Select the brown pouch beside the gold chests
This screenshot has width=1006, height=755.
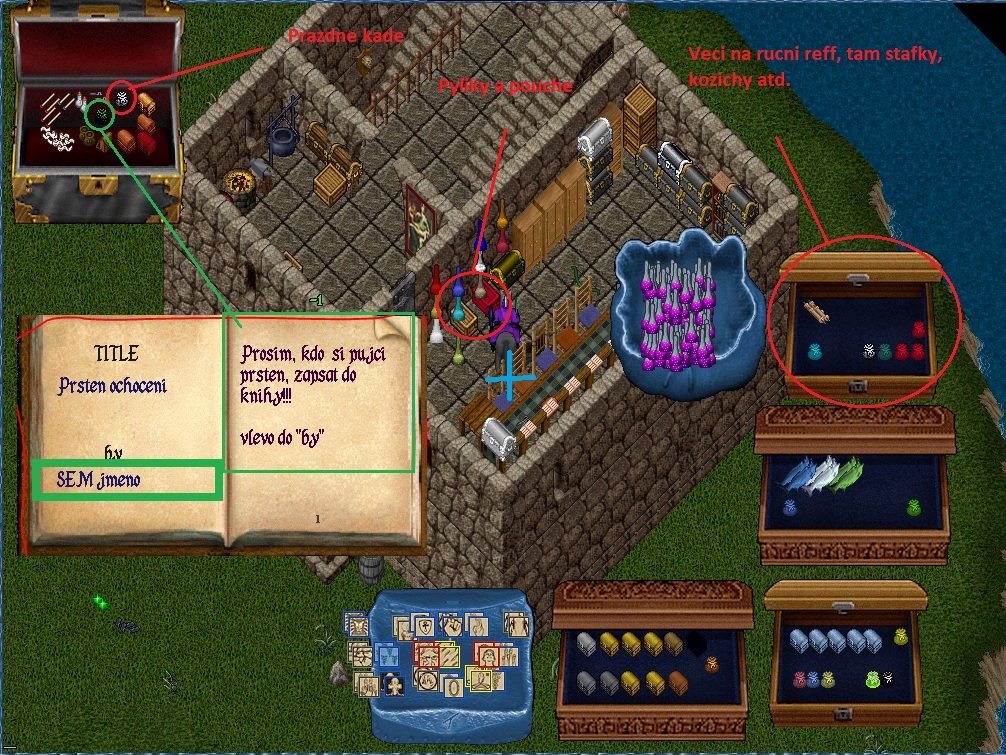click(x=712, y=665)
